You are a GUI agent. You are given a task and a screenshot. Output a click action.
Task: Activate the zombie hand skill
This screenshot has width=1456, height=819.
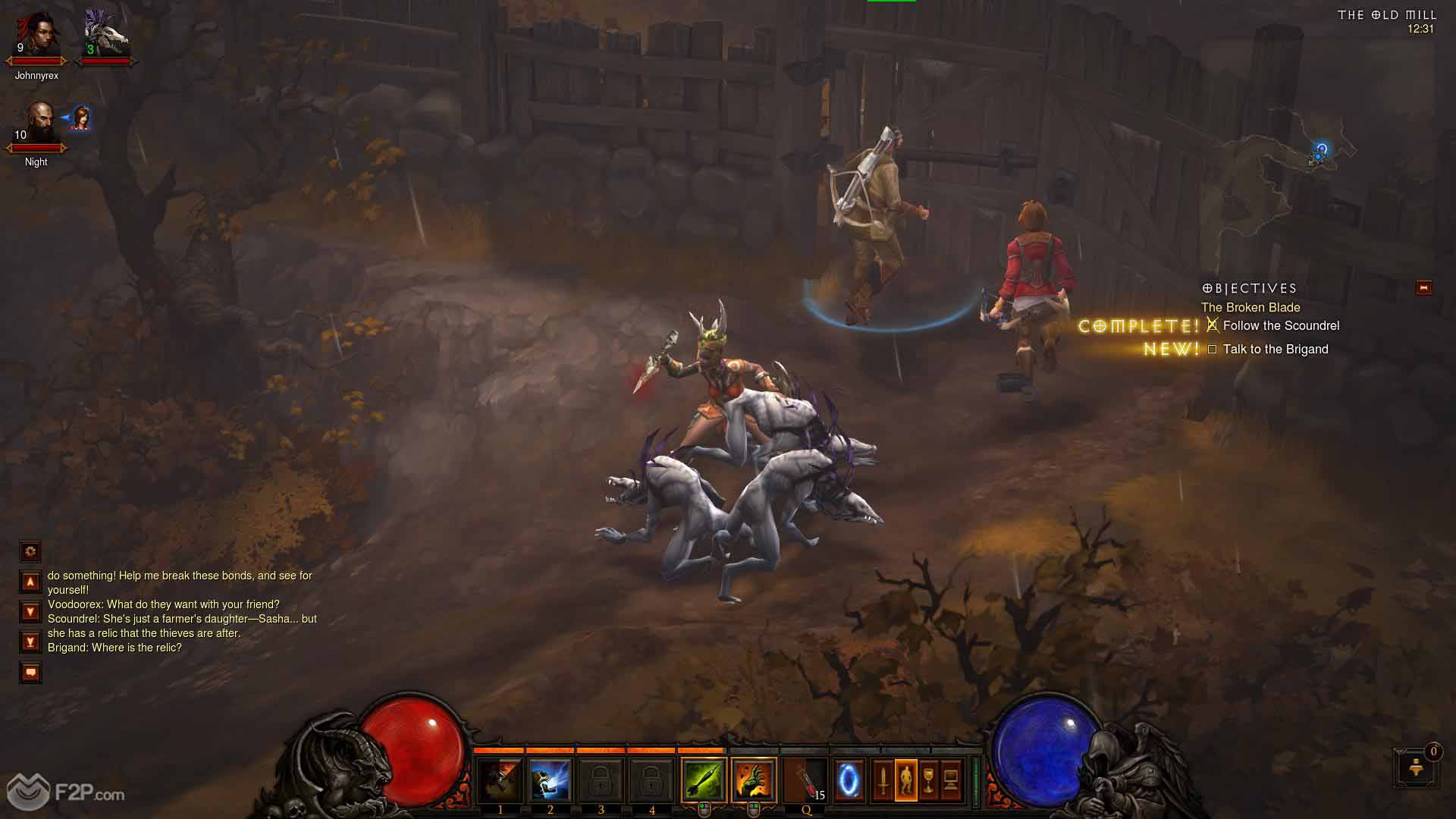pos(754,780)
